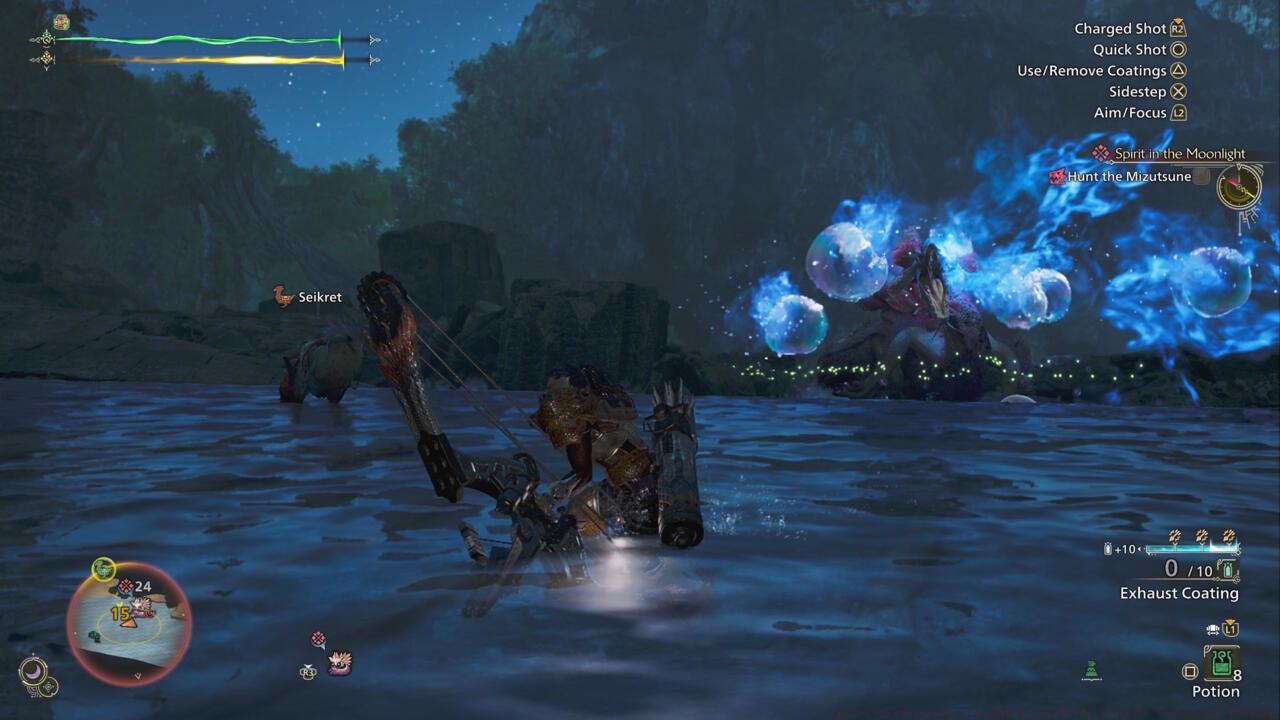
Task: Toggle the L1 item swap prompt
Action: (x=1230, y=629)
